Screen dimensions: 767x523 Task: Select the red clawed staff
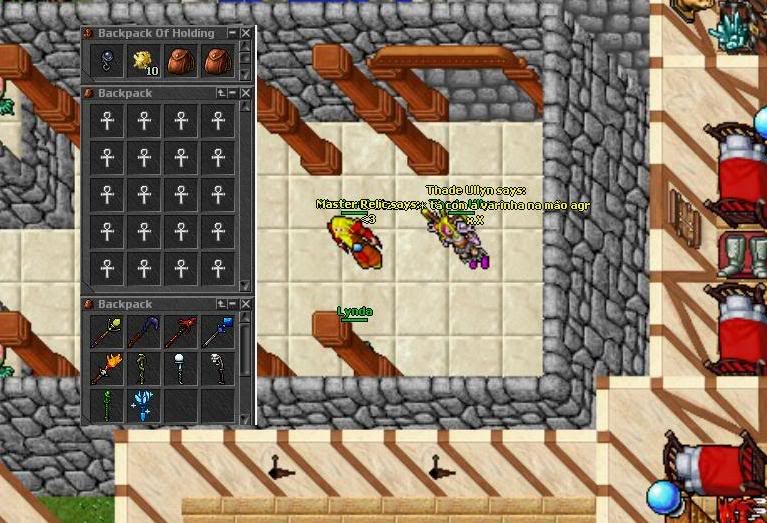(181, 331)
